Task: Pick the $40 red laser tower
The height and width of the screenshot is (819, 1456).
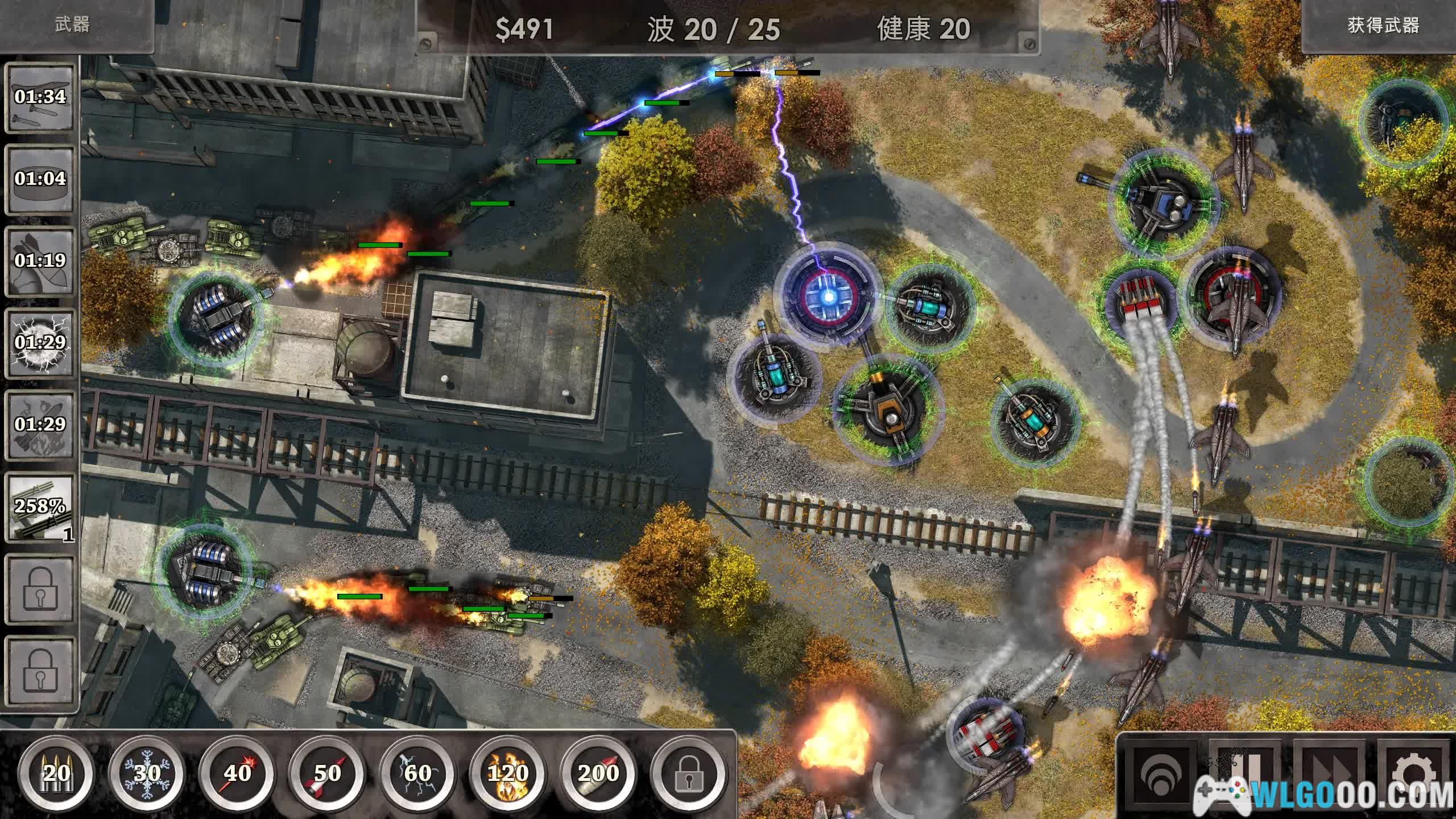Action: coord(237,773)
